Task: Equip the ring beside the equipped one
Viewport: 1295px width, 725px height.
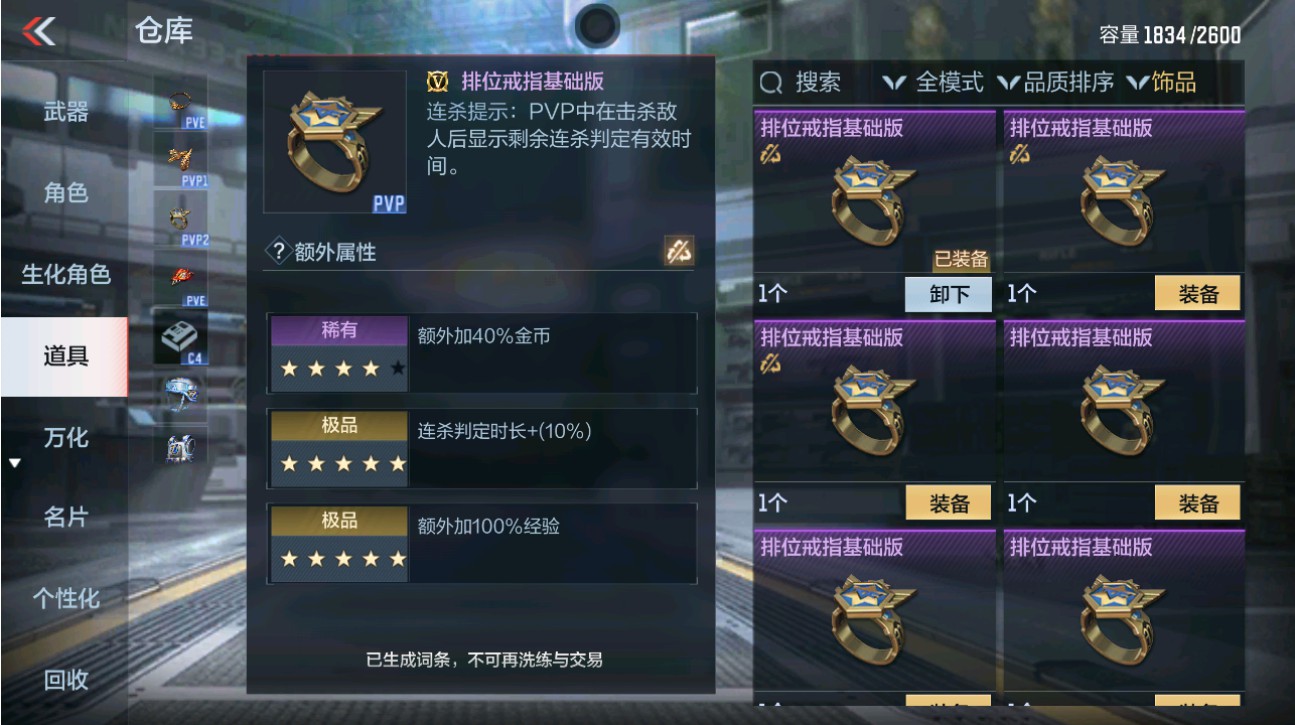Action: pos(1199,294)
